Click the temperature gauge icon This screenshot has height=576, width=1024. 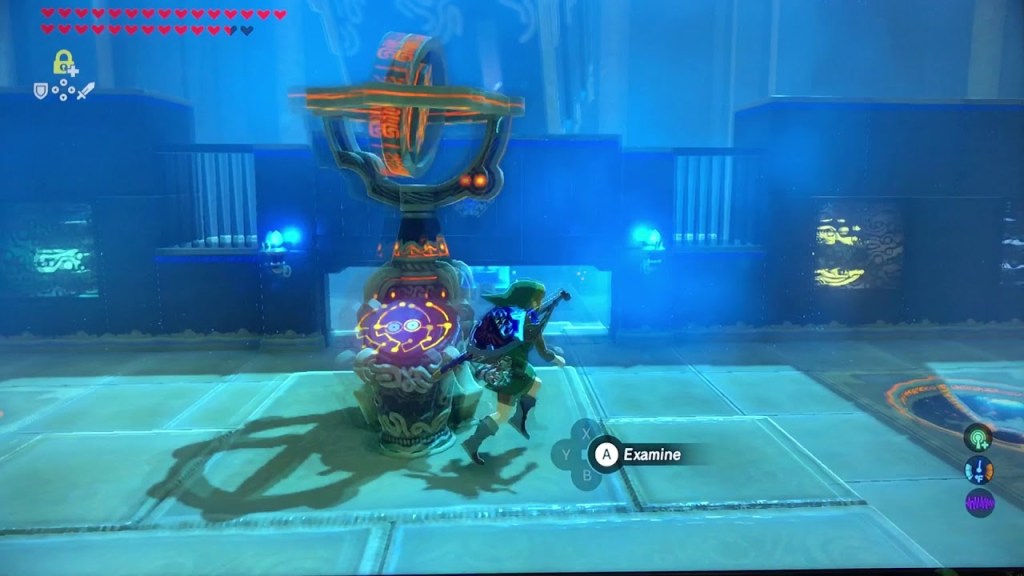[x=978, y=470]
